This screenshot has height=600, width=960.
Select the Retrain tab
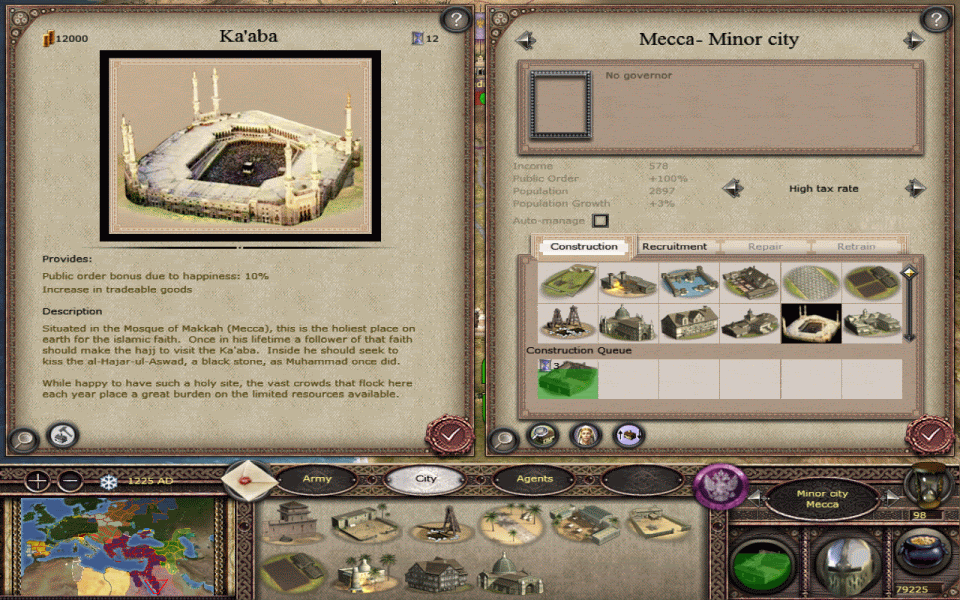[855, 246]
